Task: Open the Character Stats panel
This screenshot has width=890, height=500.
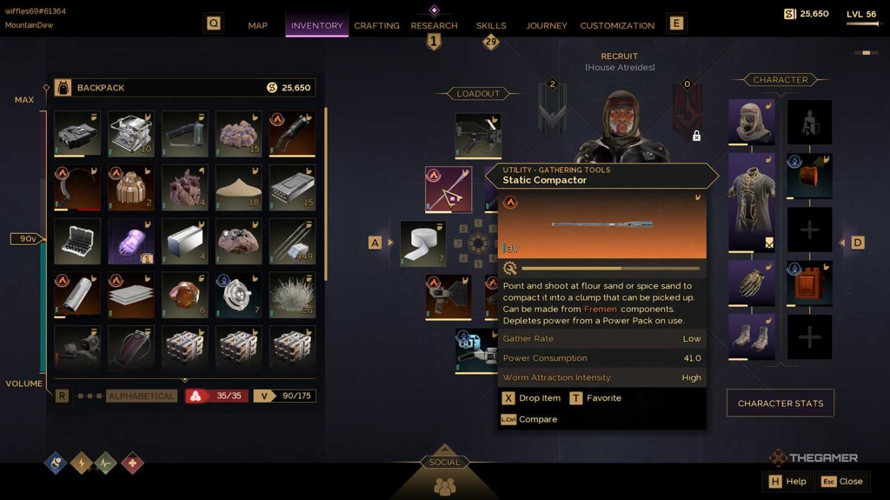Action: [780, 403]
